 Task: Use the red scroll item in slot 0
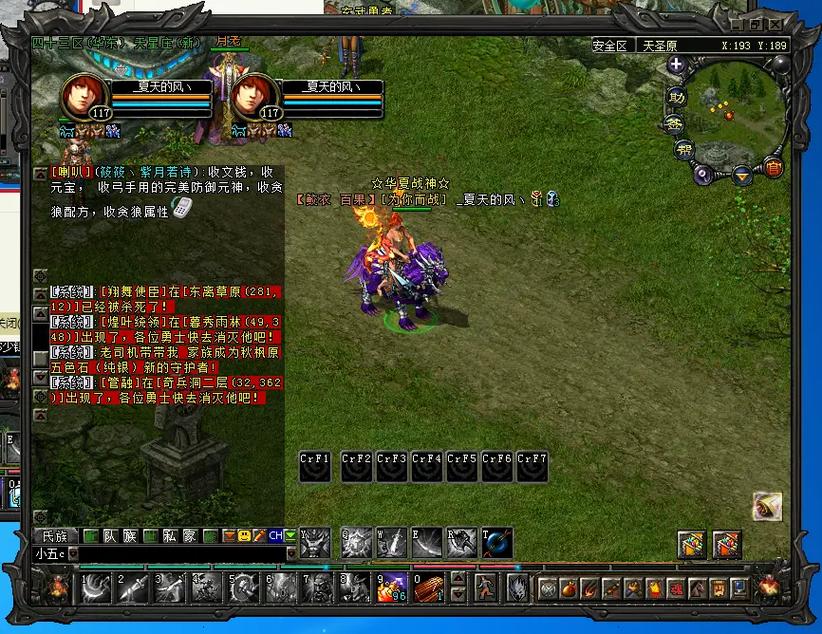tap(428, 587)
